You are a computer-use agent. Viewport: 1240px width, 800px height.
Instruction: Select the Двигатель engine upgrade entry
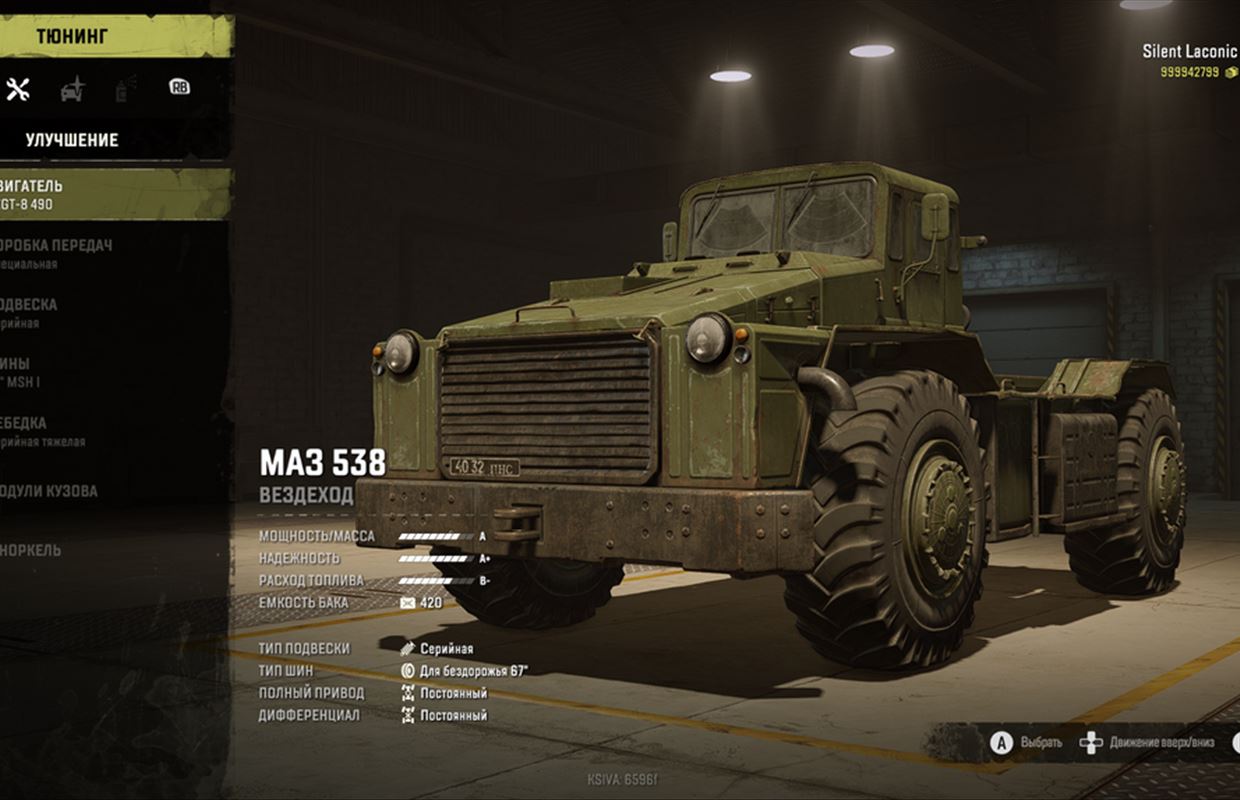(60, 194)
